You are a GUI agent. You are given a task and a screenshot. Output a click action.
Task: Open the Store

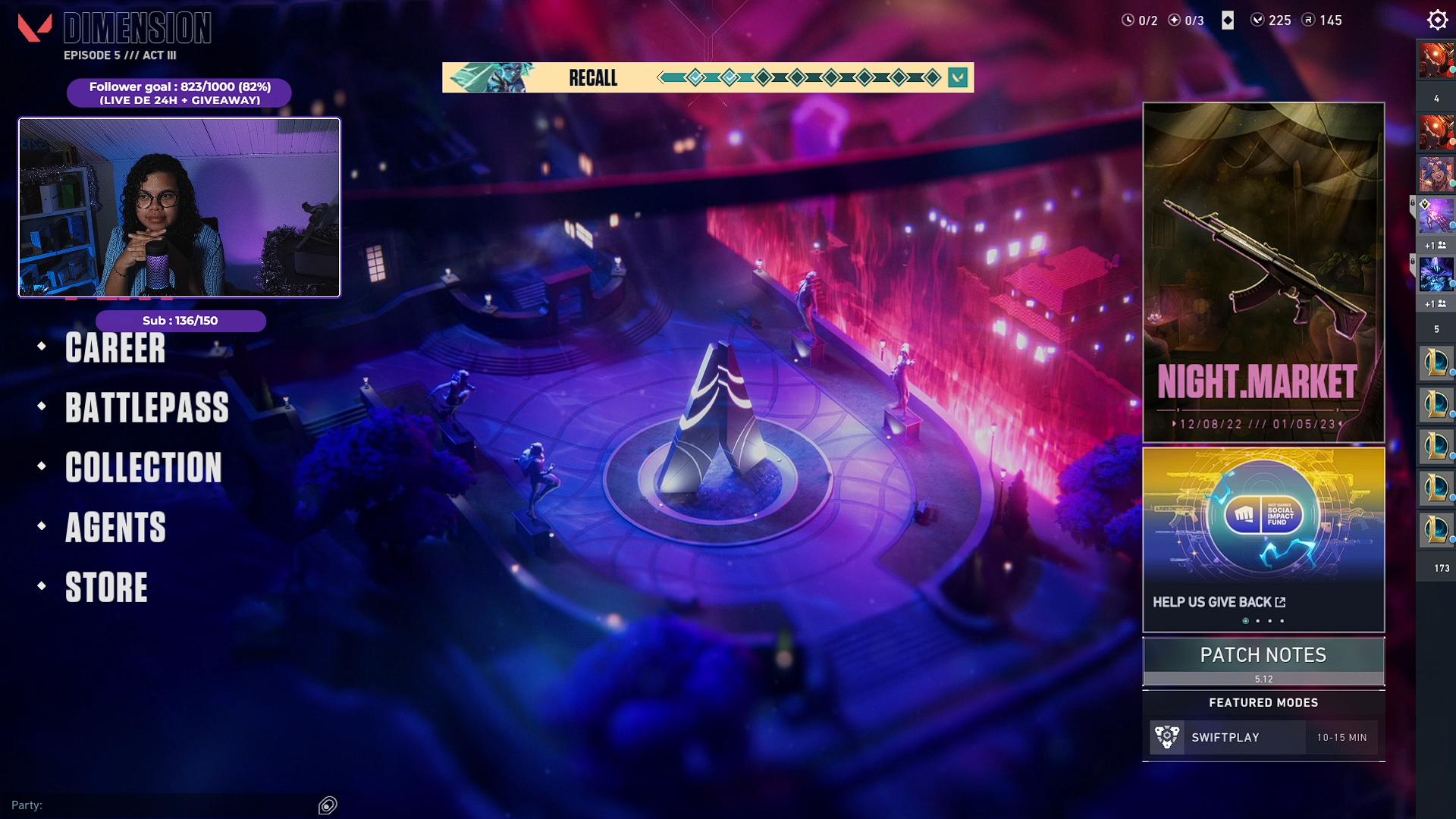[106, 588]
